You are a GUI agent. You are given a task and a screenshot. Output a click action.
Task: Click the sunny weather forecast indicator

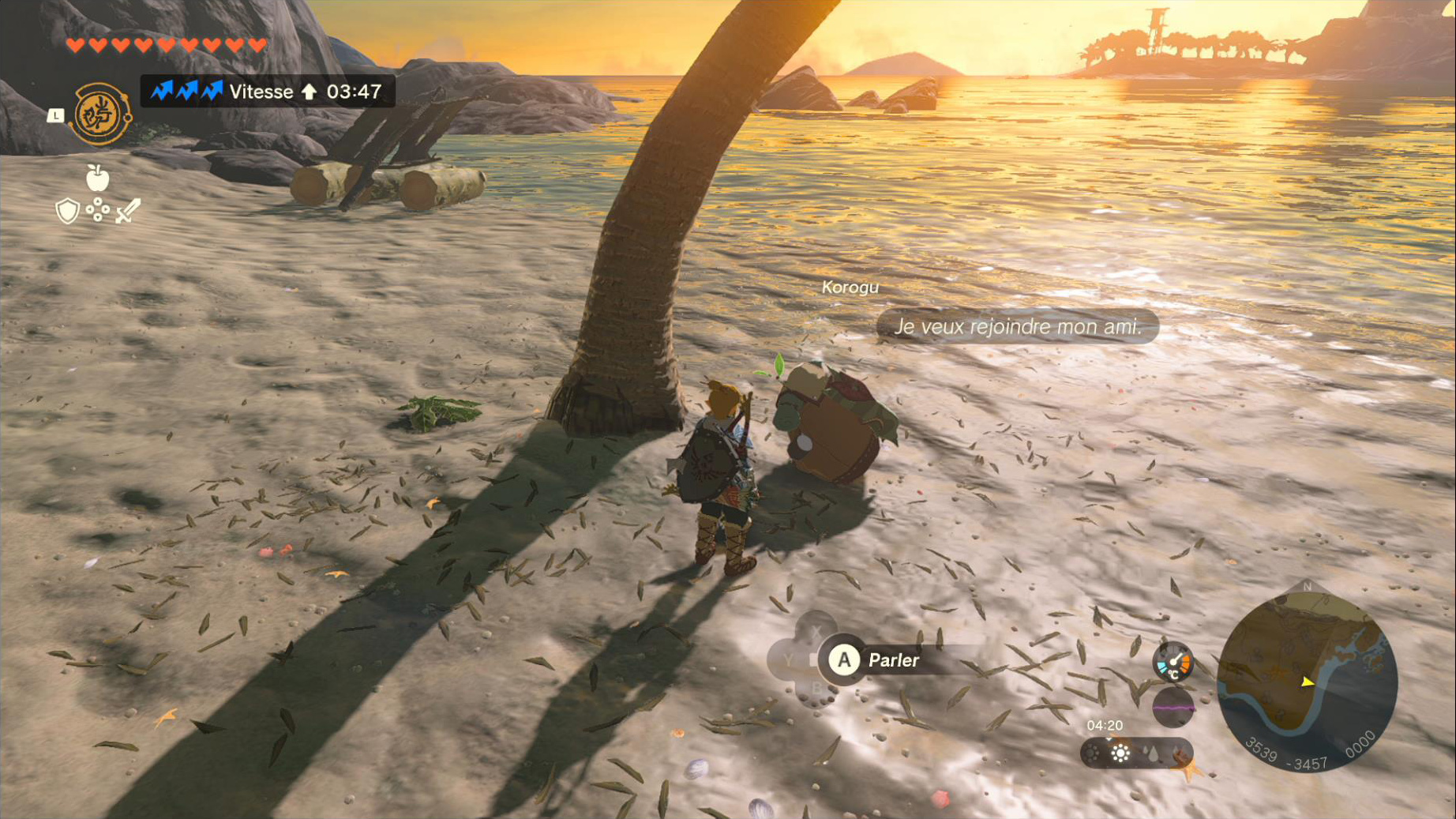coord(1120,753)
